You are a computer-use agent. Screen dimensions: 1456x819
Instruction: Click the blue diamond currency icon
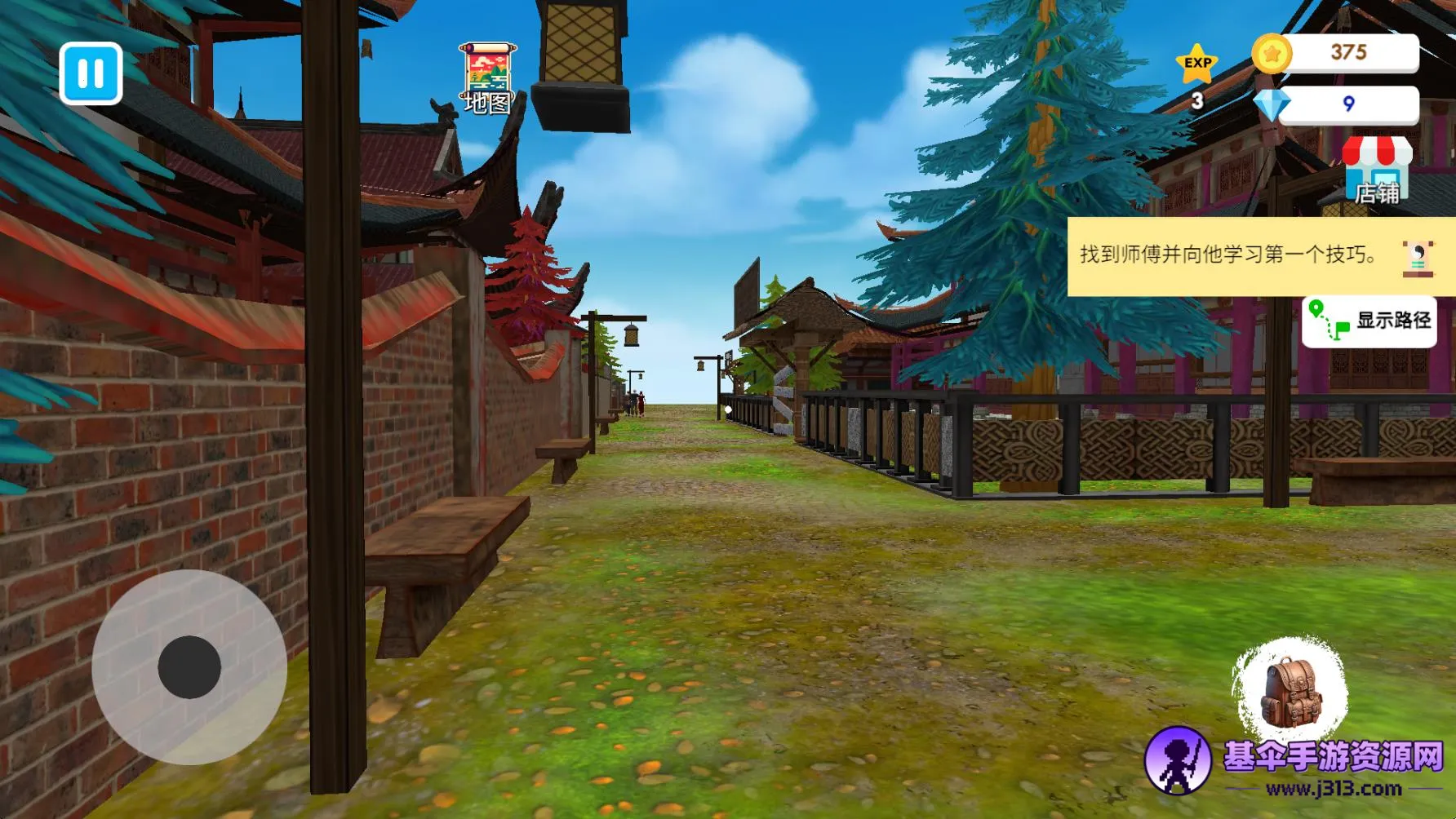[1272, 104]
